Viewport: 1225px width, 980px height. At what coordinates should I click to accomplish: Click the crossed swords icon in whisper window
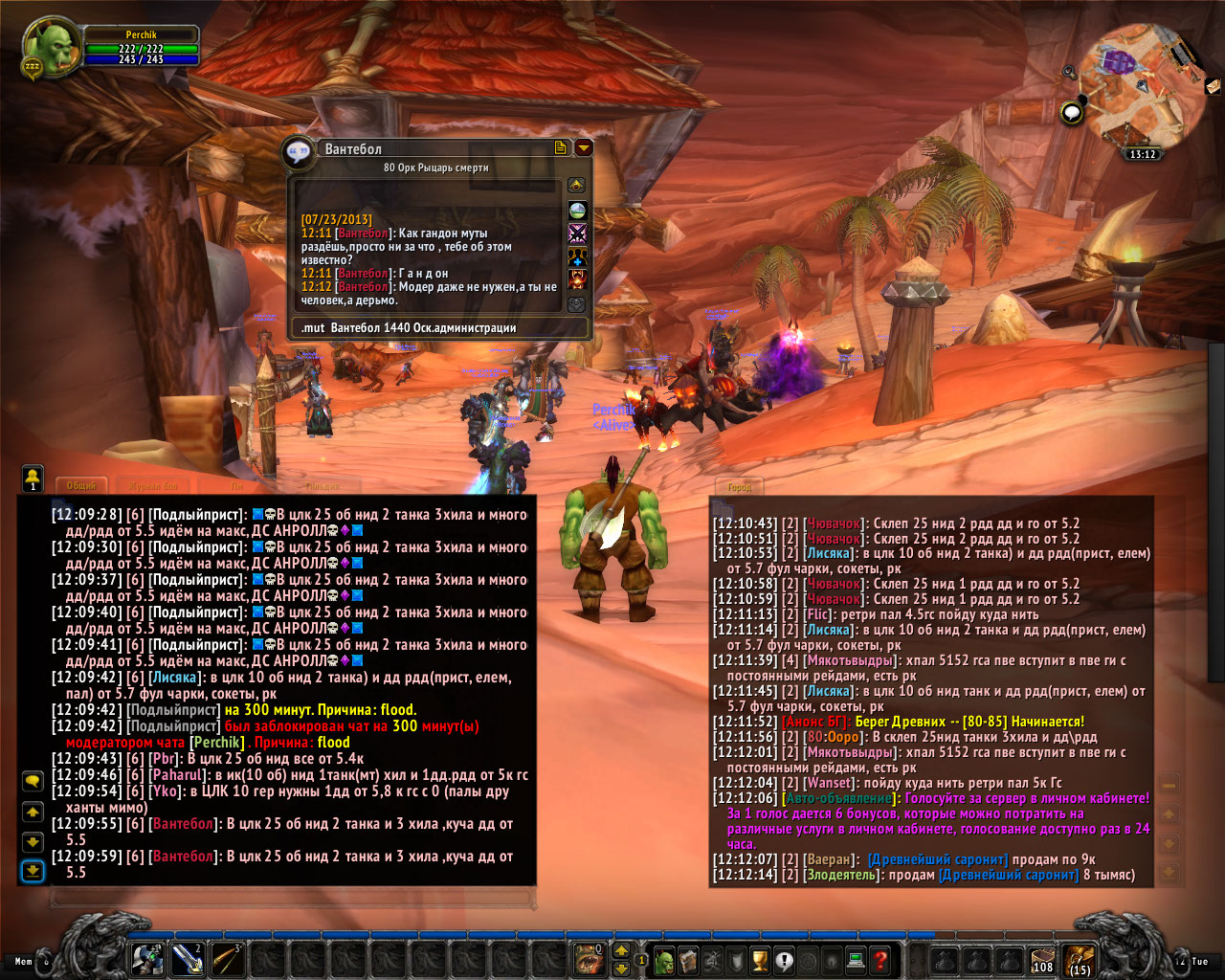point(577,233)
